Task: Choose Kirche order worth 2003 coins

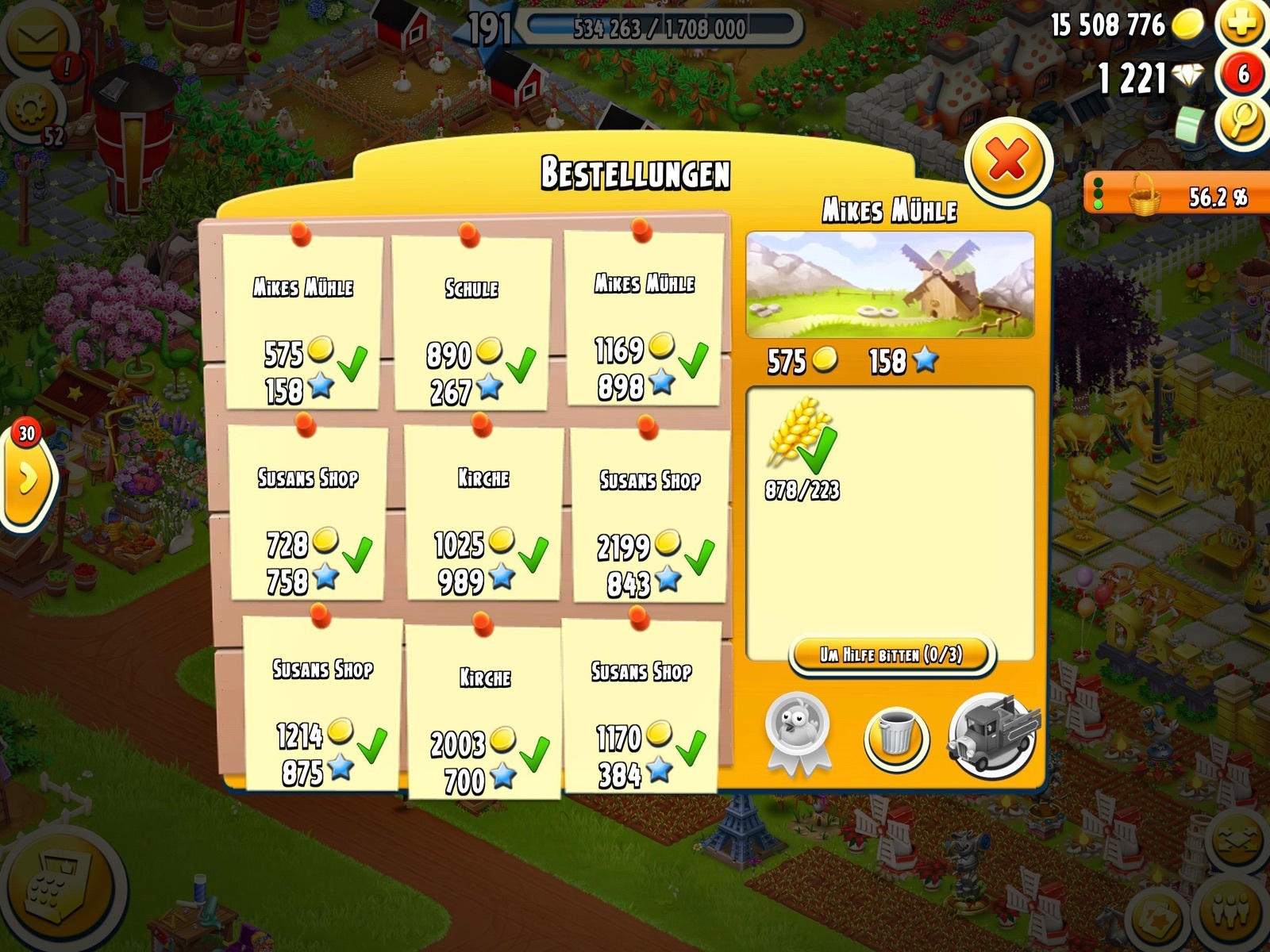Action: (x=484, y=712)
